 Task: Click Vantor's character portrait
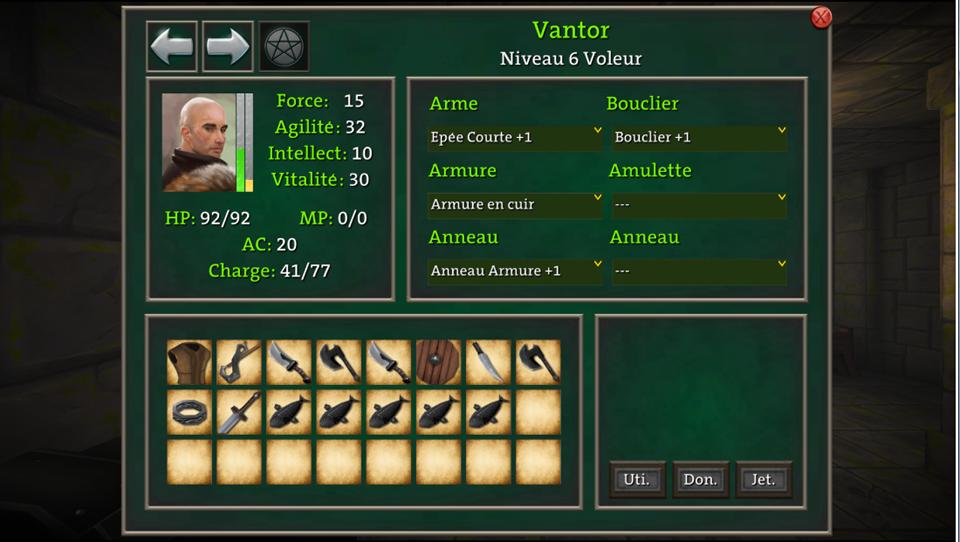tap(198, 142)
